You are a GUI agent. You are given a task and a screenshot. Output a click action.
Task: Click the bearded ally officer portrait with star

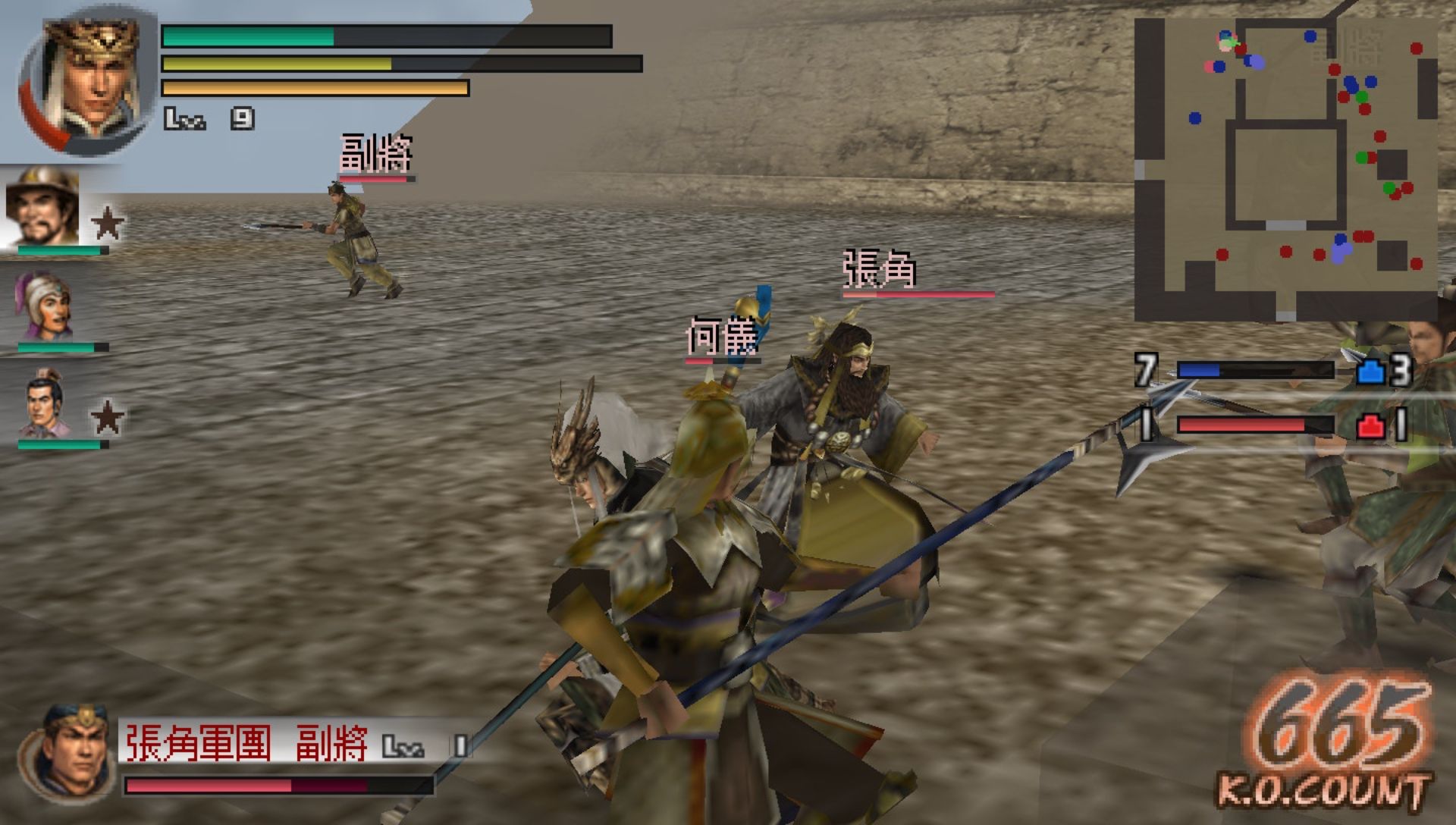click(42, 212)
